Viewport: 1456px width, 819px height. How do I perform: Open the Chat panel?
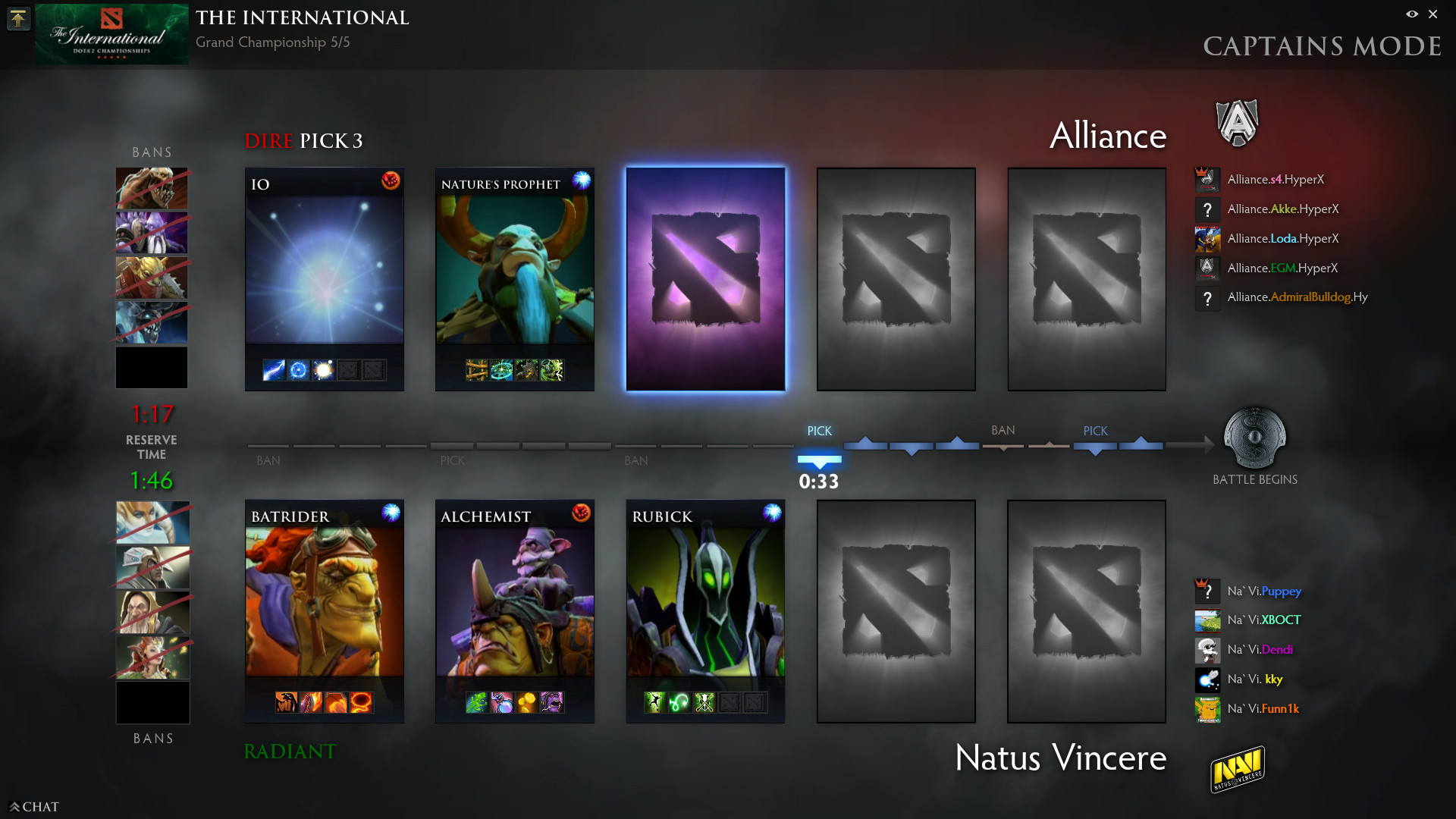point(34,807)
